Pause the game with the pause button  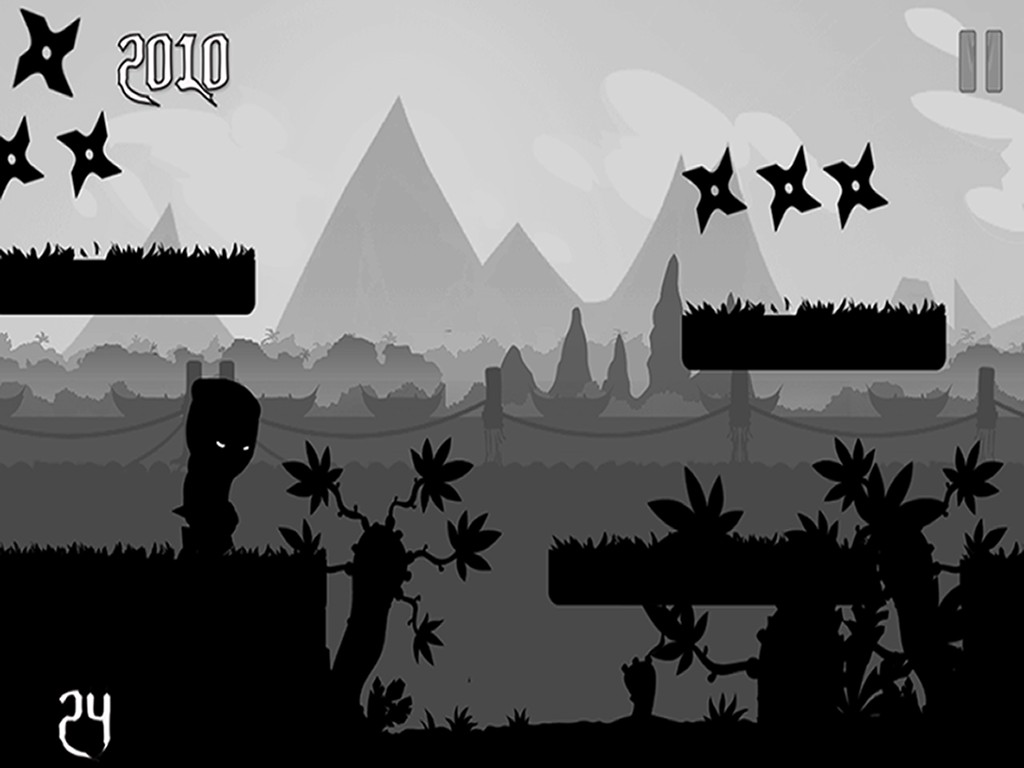(980, 62)
